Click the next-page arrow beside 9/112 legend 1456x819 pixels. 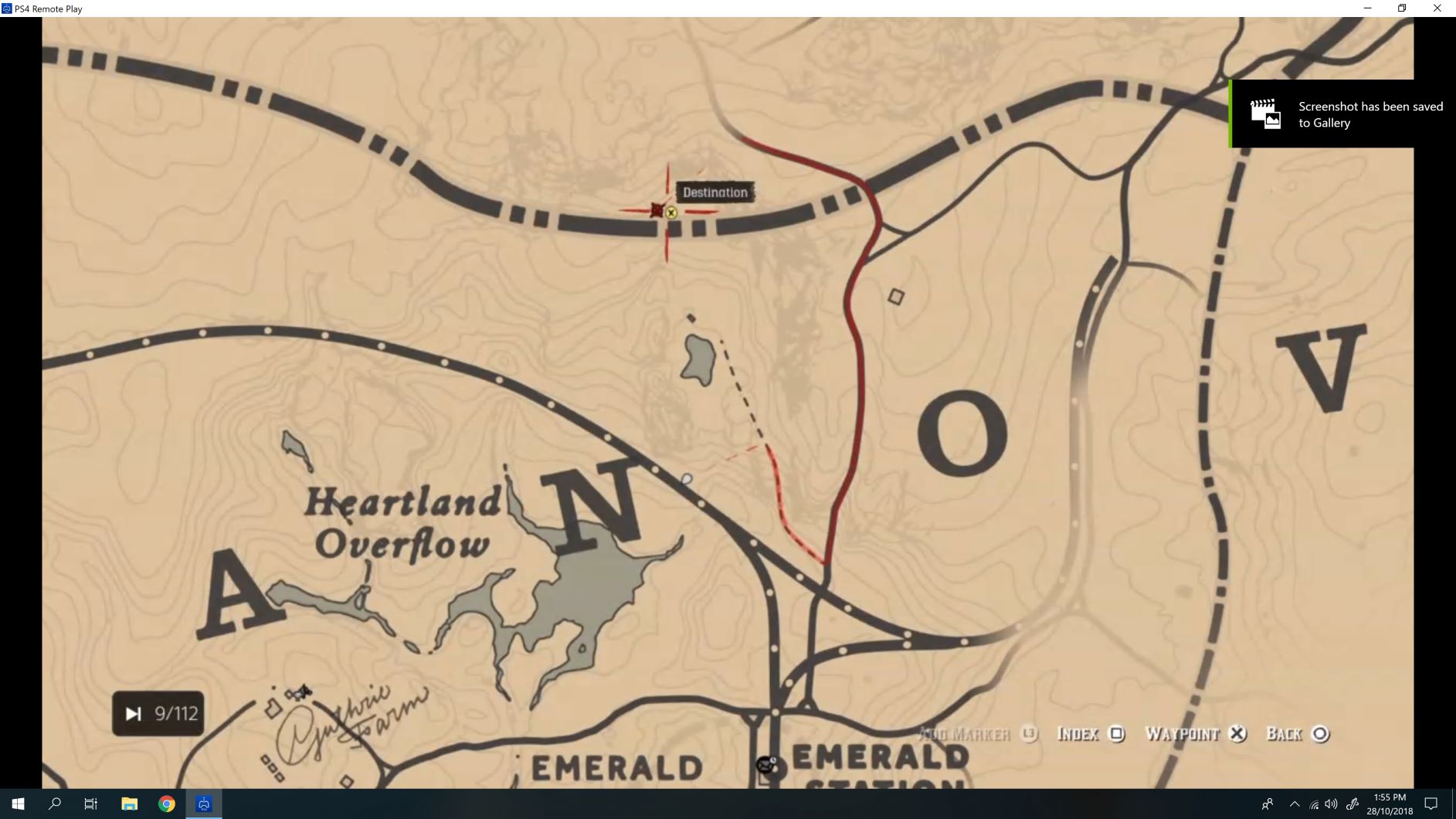coord(133,712)
